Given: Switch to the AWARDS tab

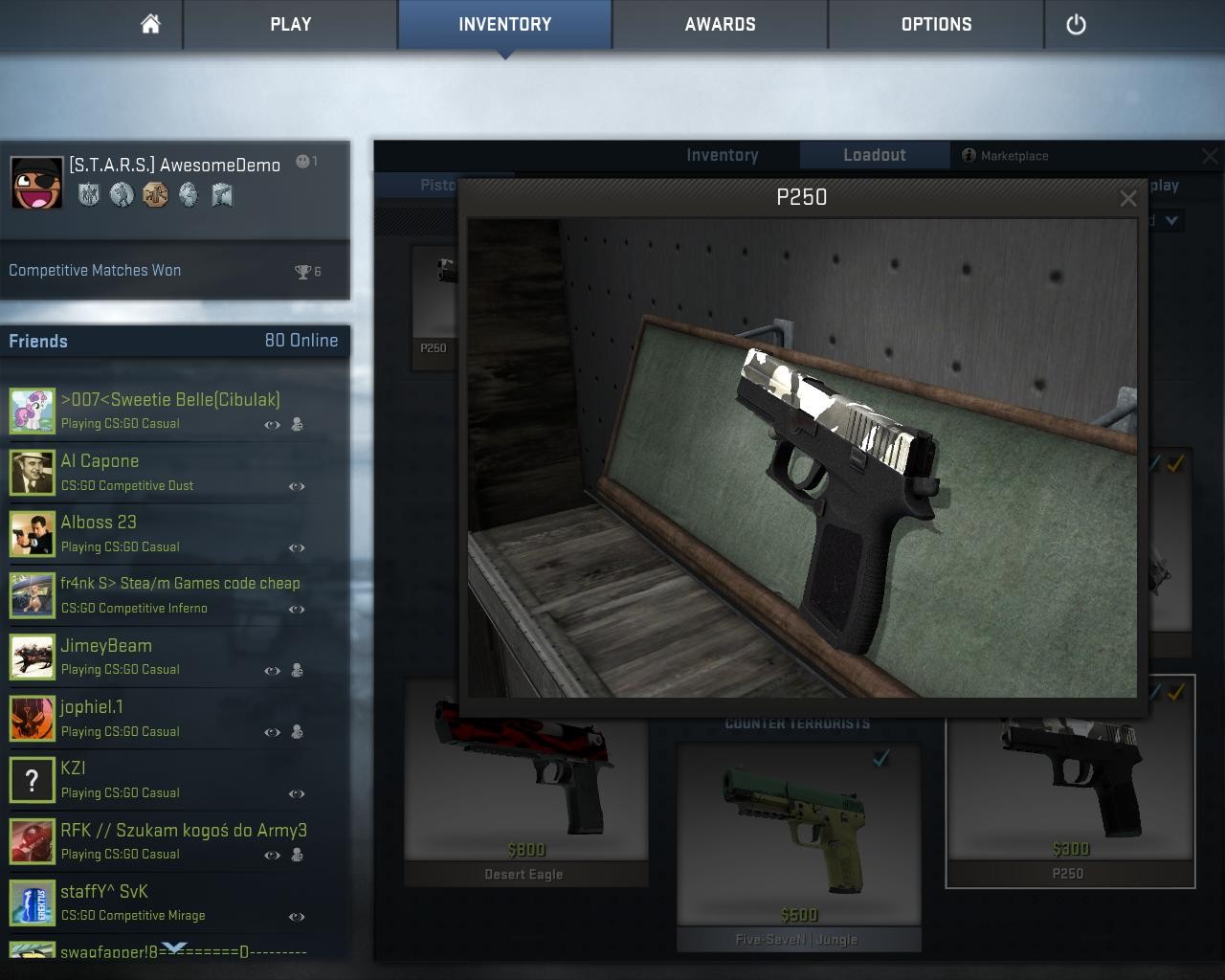Looking at the screenshot, I should [719, 24].
